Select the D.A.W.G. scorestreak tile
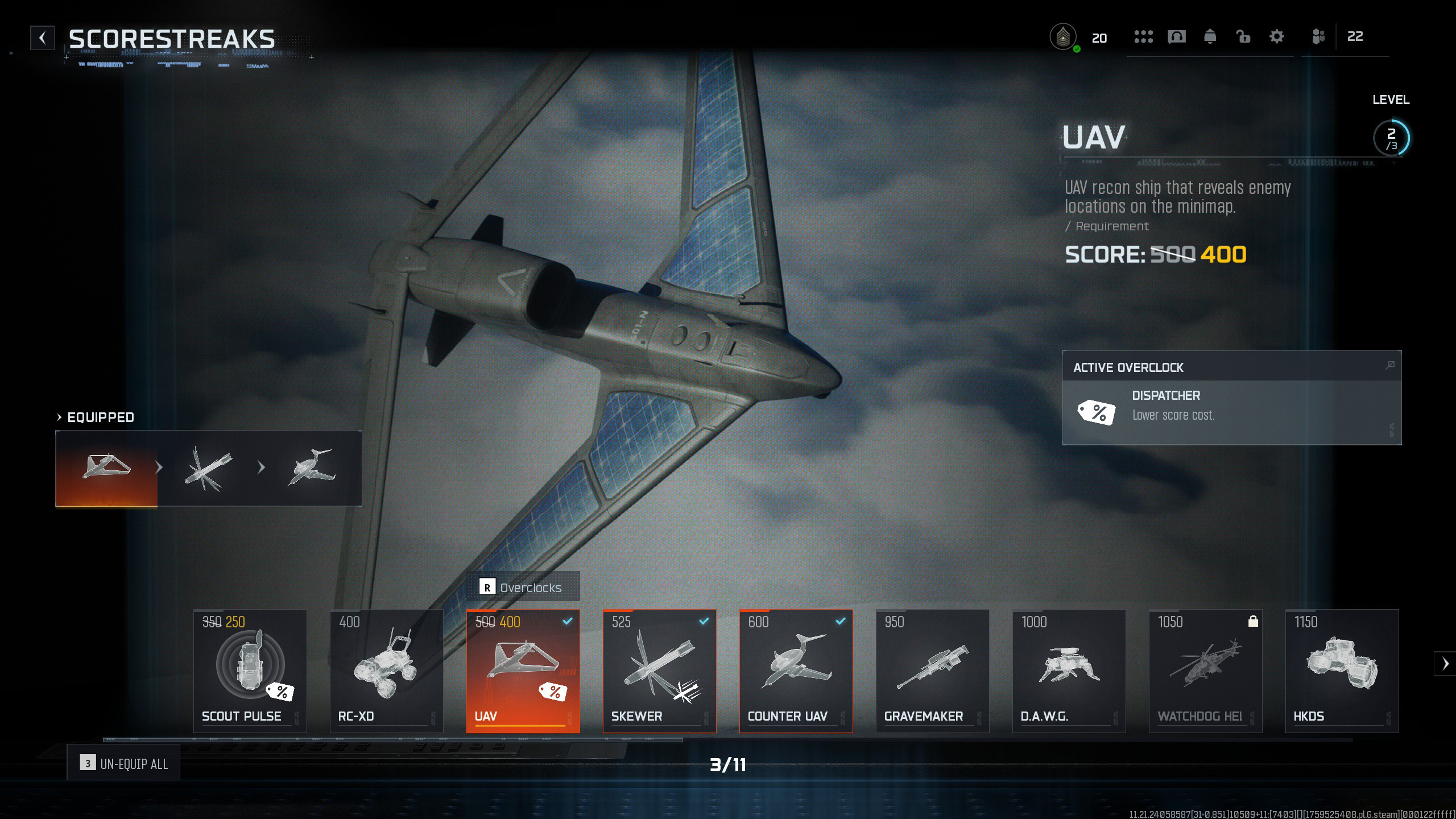 tap(1069, 671)
